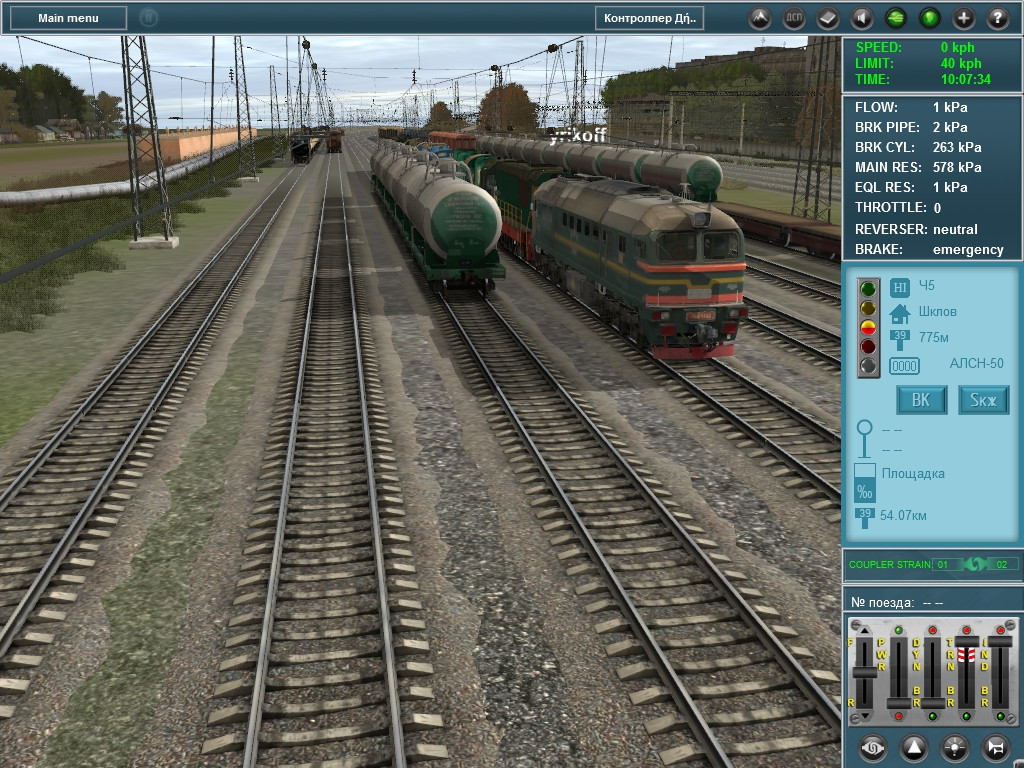Move the reverser up with the arrow
1024x768 pixels.
(864, 630)
